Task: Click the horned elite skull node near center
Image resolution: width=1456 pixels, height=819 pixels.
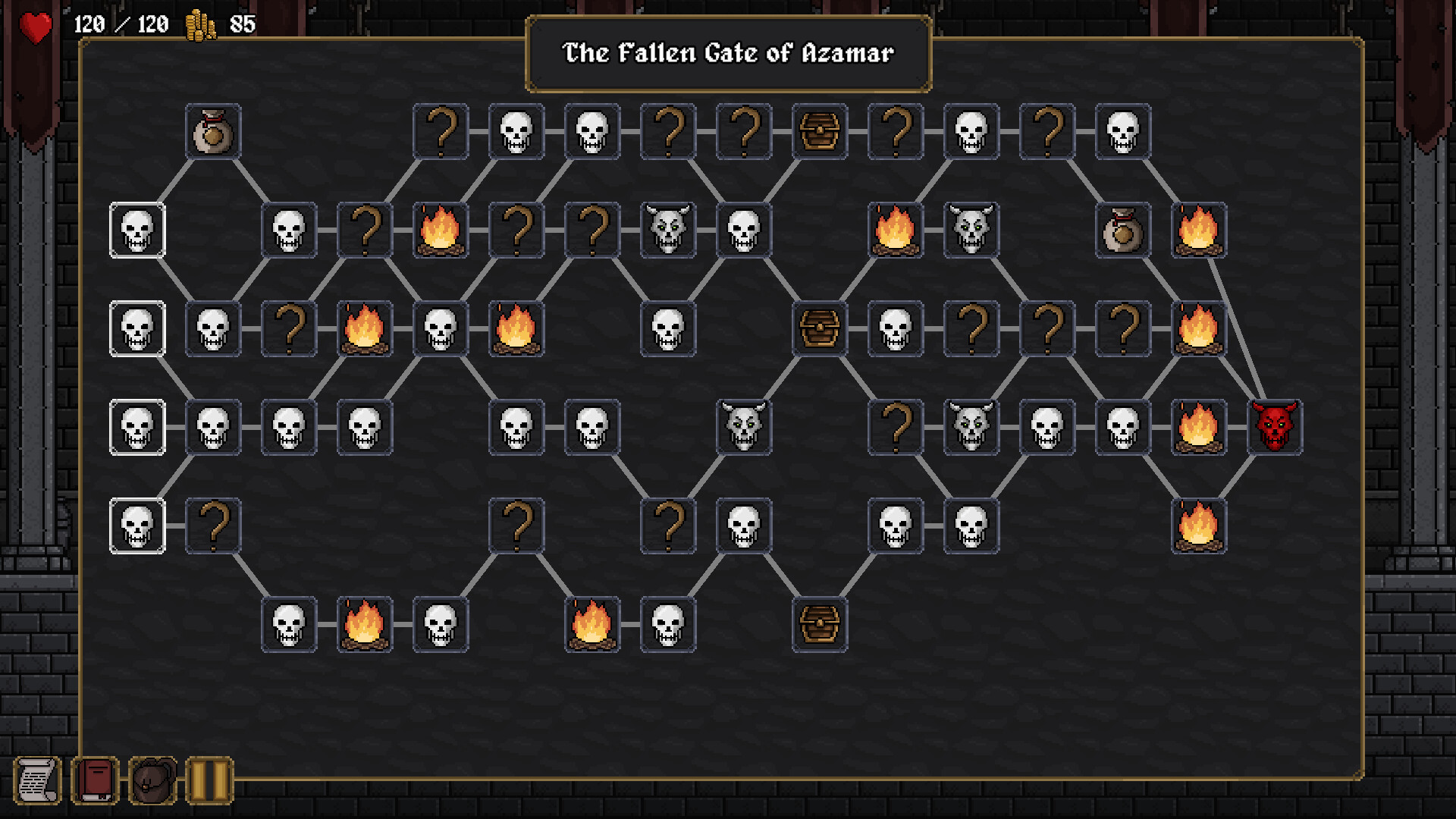Action: [x=744, y=427]
